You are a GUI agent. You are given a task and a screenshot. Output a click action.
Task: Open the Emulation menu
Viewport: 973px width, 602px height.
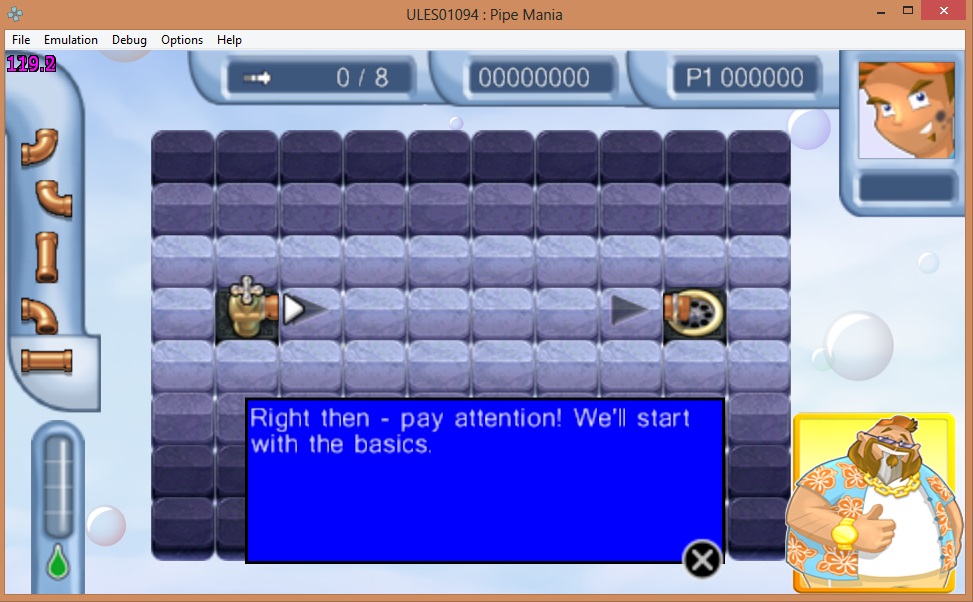pos(71,40)
